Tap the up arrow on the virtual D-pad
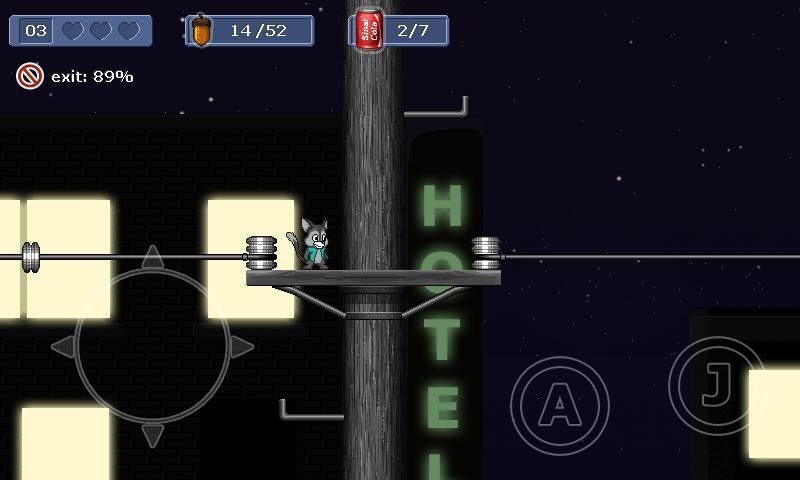Image resolution: width=800 pixels, height=480 pixels. pos(152,258)
